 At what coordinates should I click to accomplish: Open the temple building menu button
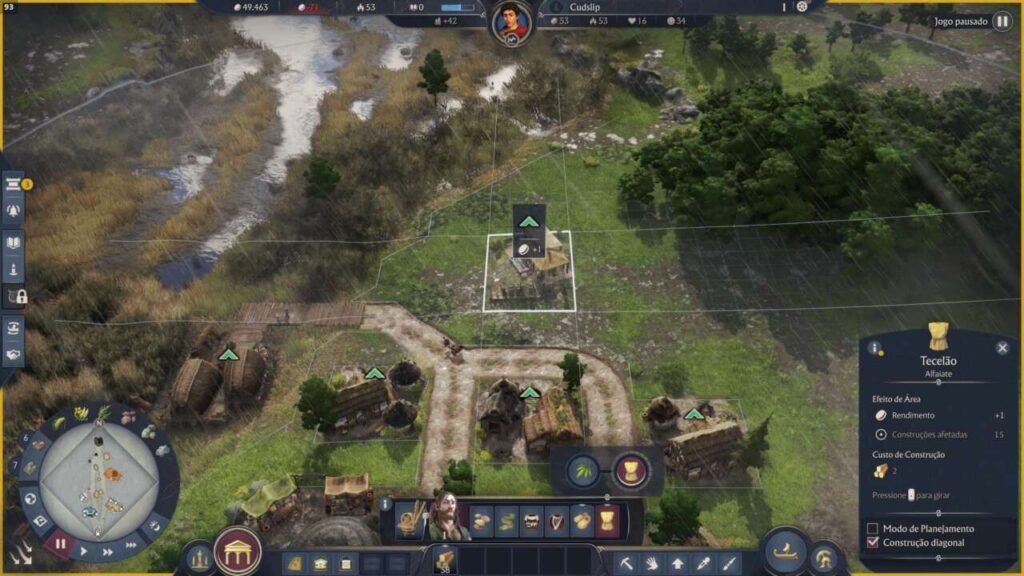(x=238, y=551)
